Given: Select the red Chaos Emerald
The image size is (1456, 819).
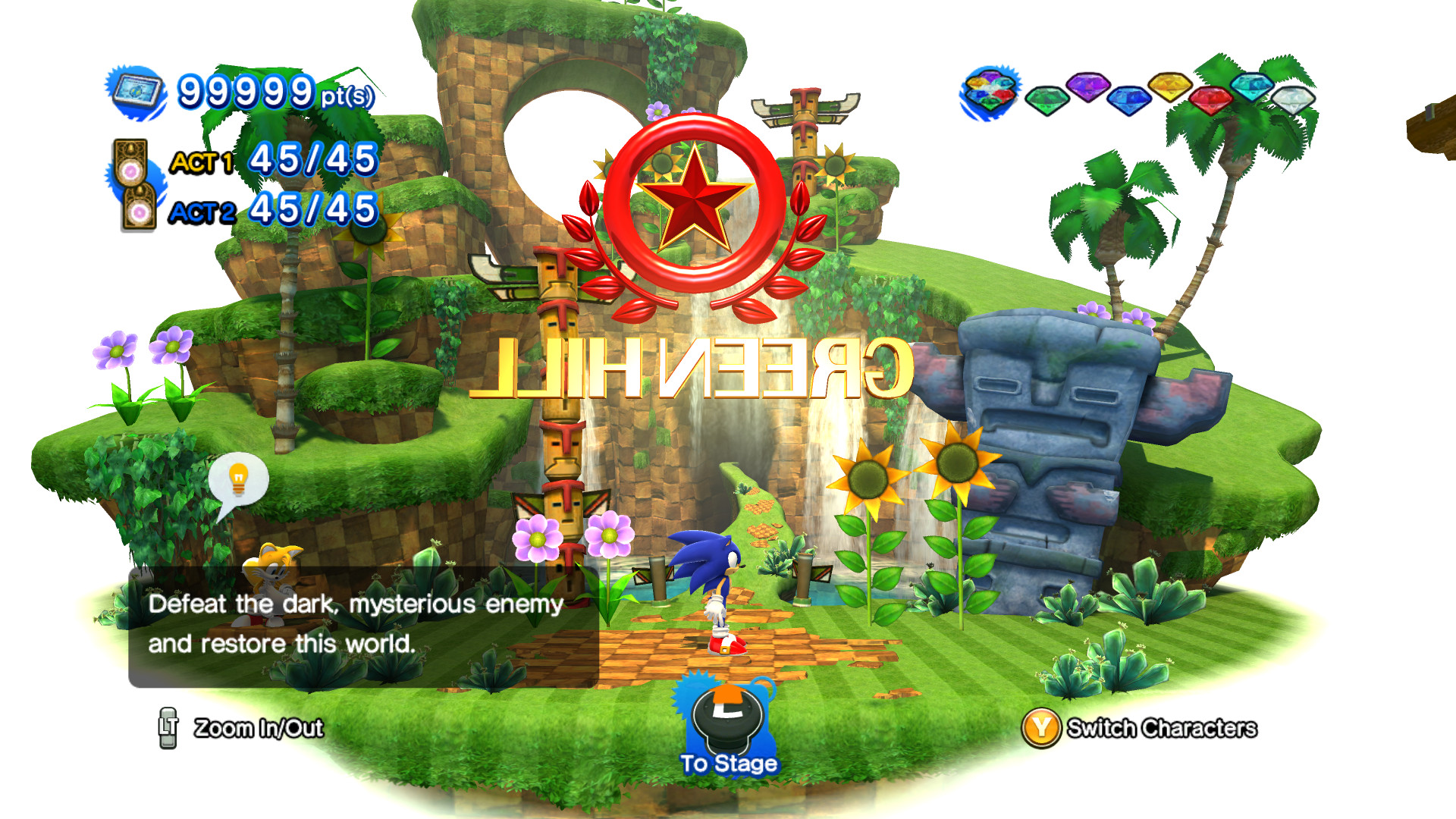Looking at the screenshot, I should (x=1210, y=102).
